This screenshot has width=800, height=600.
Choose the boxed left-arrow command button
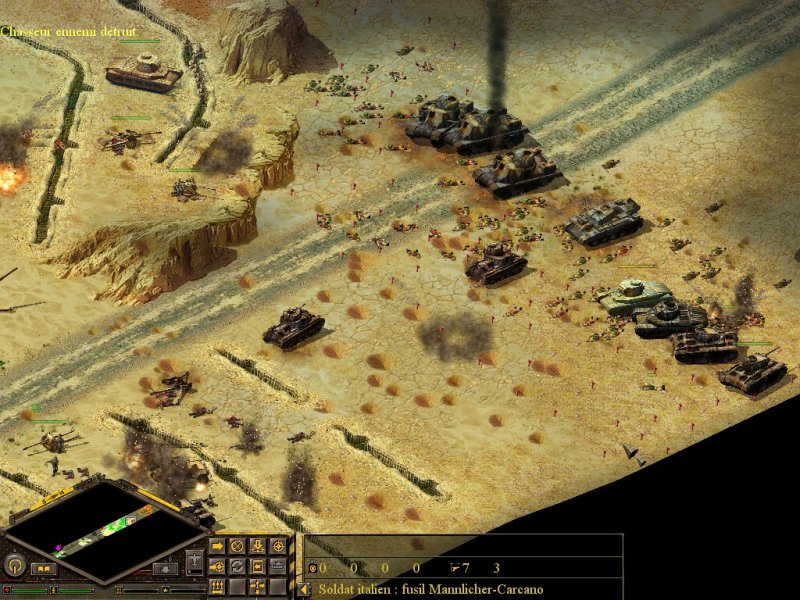click(x=257, y=567)
